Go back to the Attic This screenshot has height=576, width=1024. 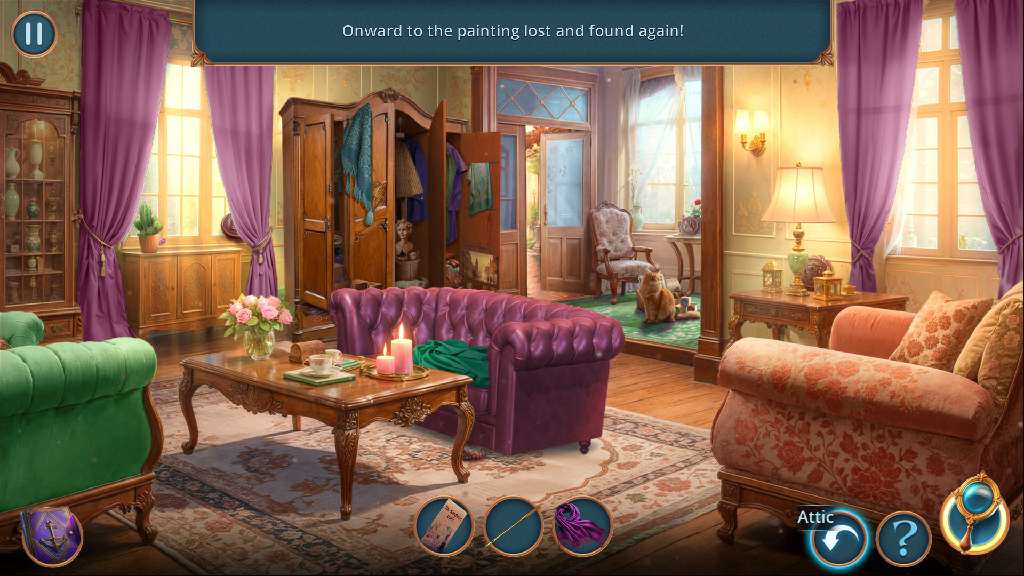click(838, 540)
